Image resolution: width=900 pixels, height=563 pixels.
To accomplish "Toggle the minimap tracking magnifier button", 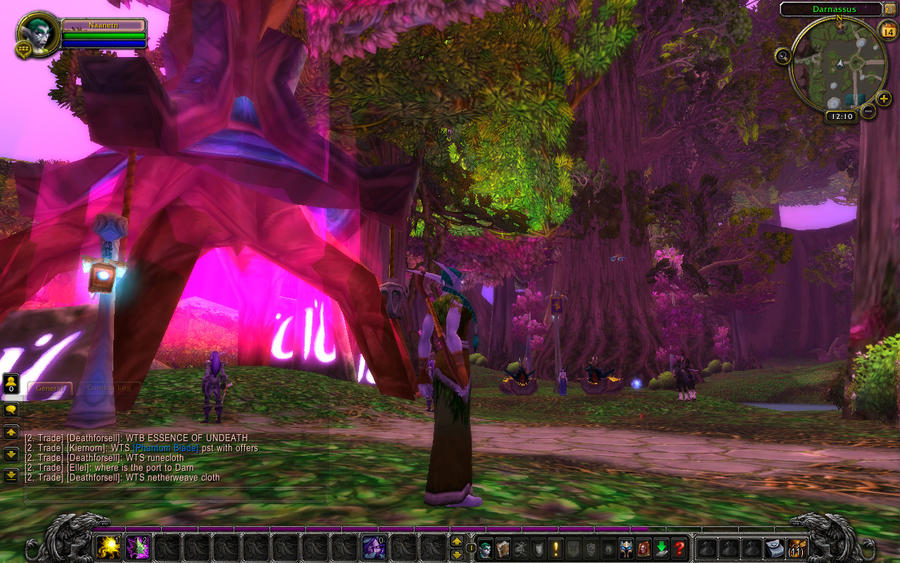I will [782, 56].
